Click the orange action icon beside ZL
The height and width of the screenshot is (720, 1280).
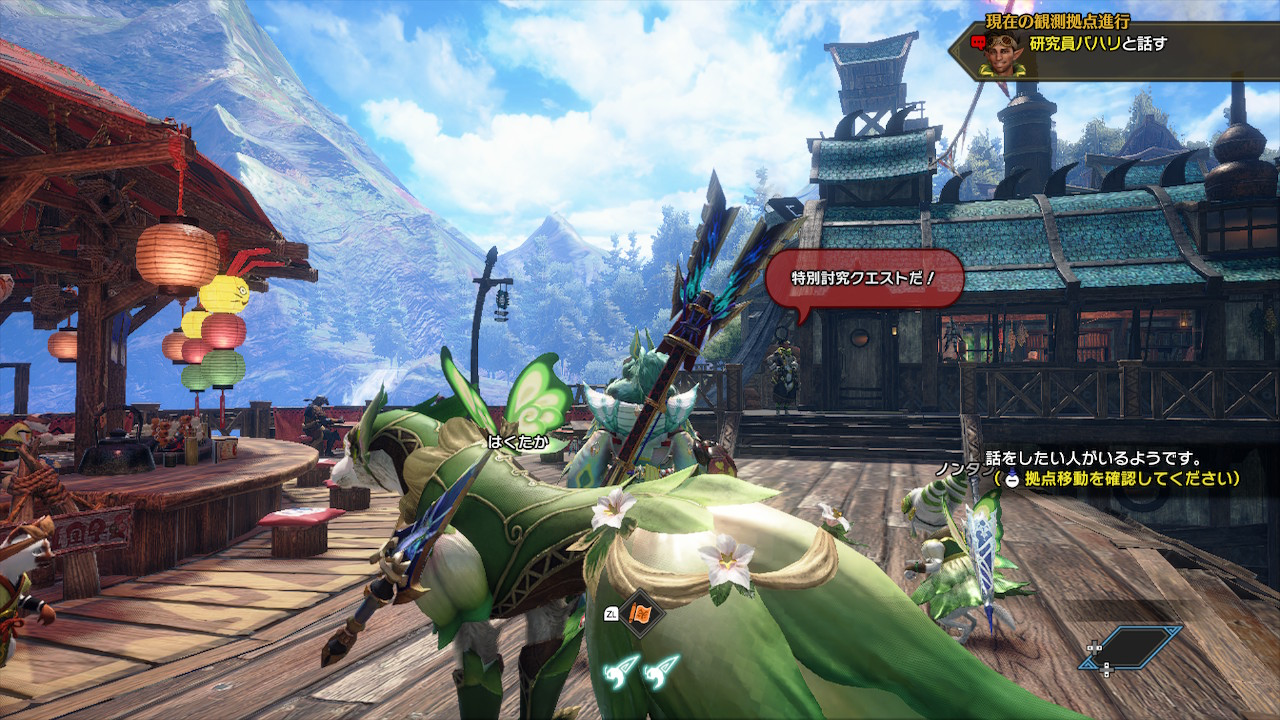641,614
